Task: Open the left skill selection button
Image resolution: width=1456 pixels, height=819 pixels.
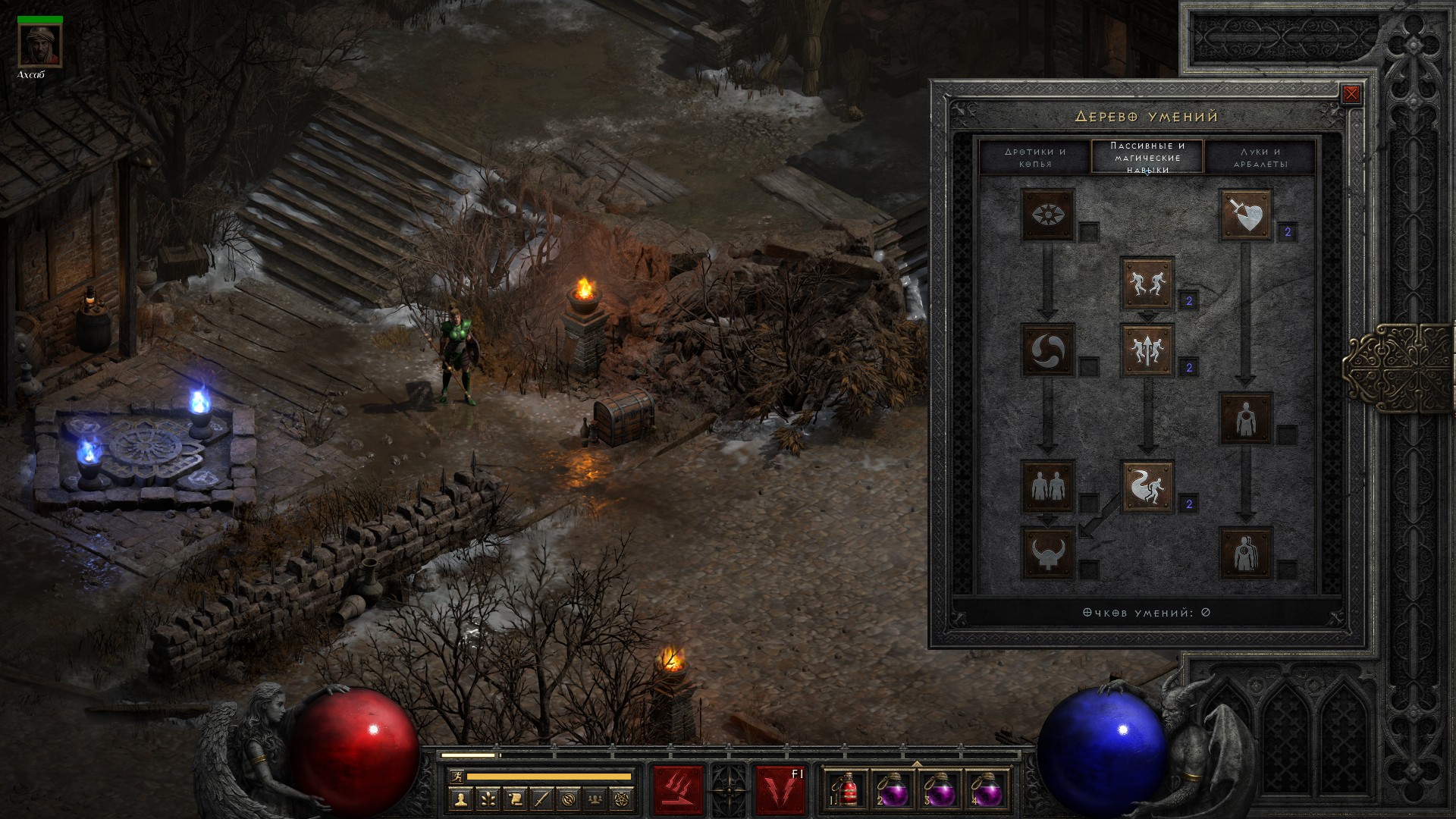Action: (x=678, y=790)
